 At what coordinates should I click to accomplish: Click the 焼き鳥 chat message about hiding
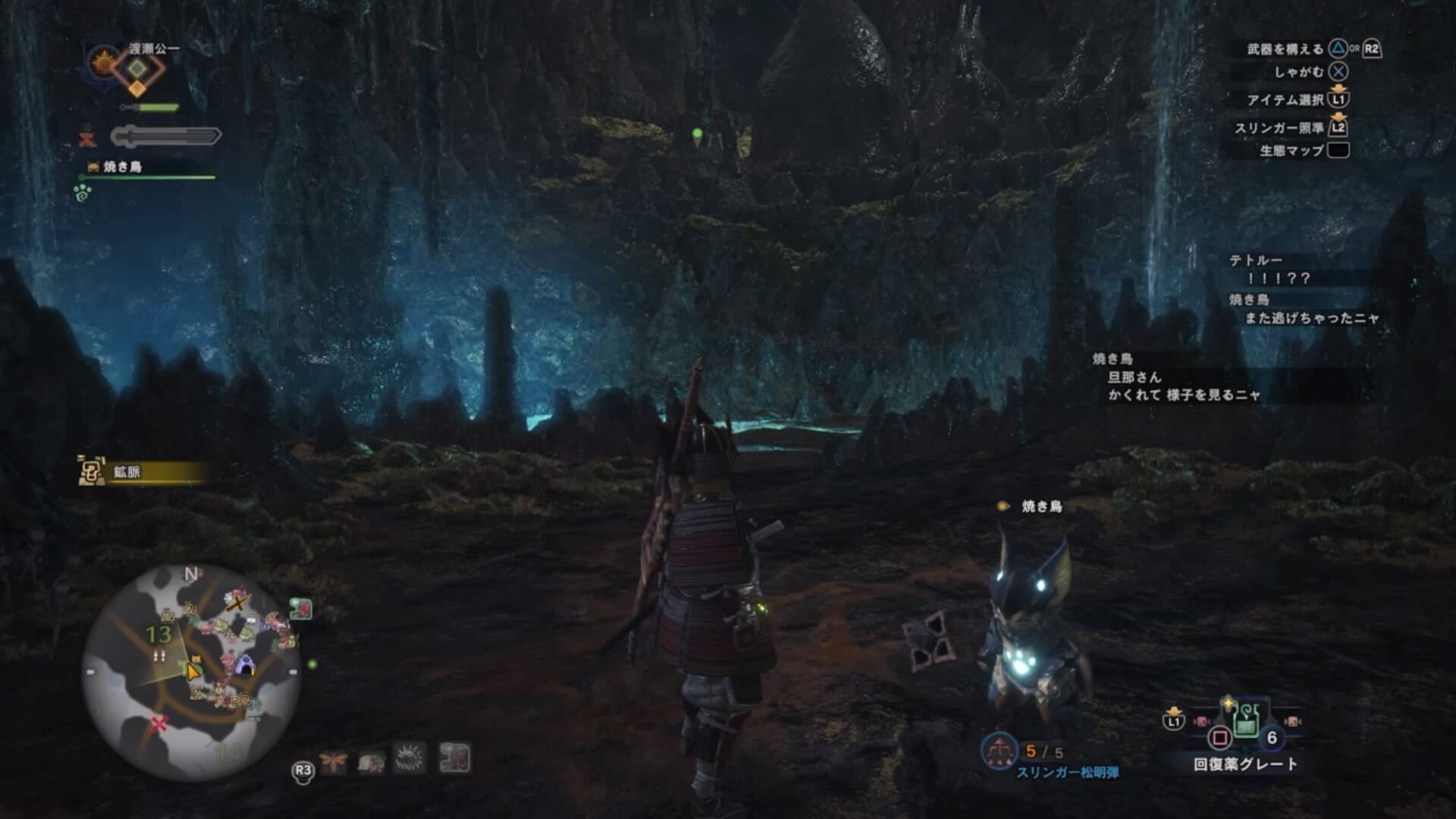pyautogui.click(x=1183, y=386)
